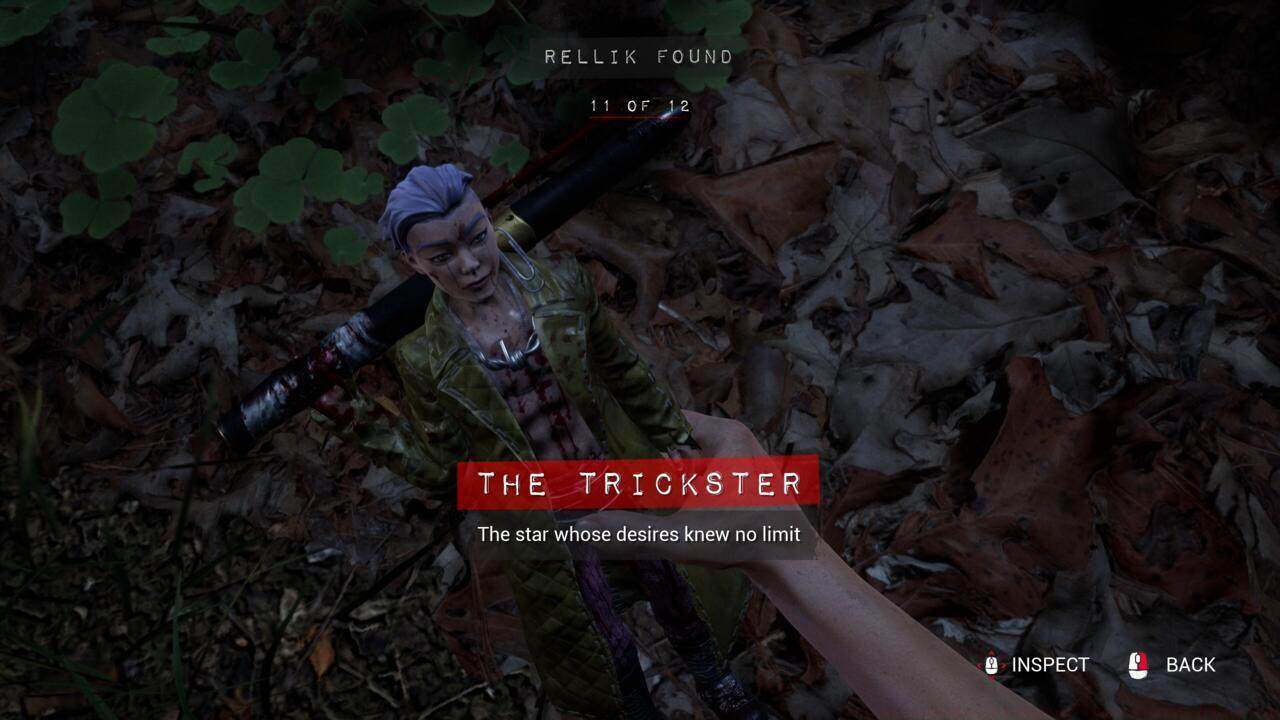Image resolution: width=1280 pixels, height=720 pixels.
Task: Inspect the Trickster Rellik figure
Action: (x=1036, y=665)
